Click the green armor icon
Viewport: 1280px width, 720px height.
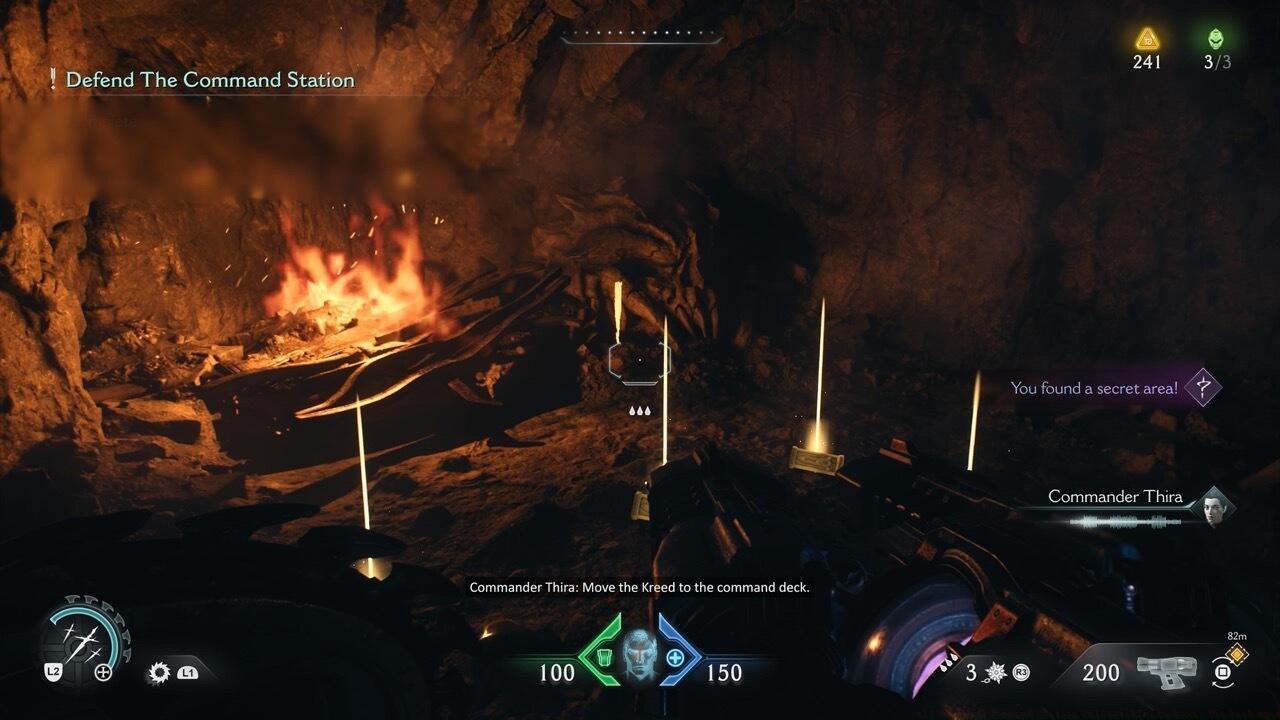602,657
